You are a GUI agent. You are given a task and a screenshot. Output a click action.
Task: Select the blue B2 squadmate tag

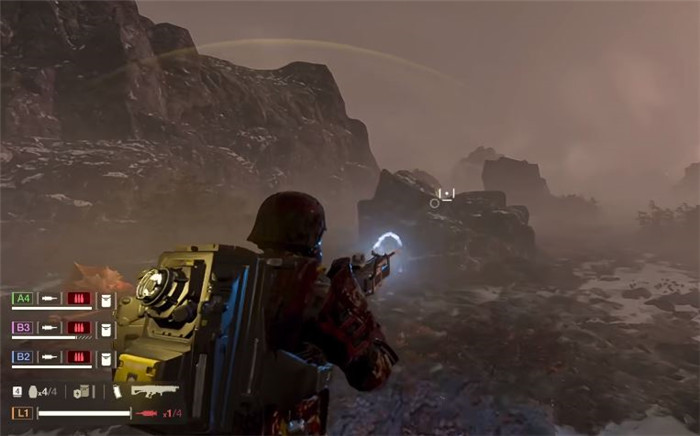point(22,356)
